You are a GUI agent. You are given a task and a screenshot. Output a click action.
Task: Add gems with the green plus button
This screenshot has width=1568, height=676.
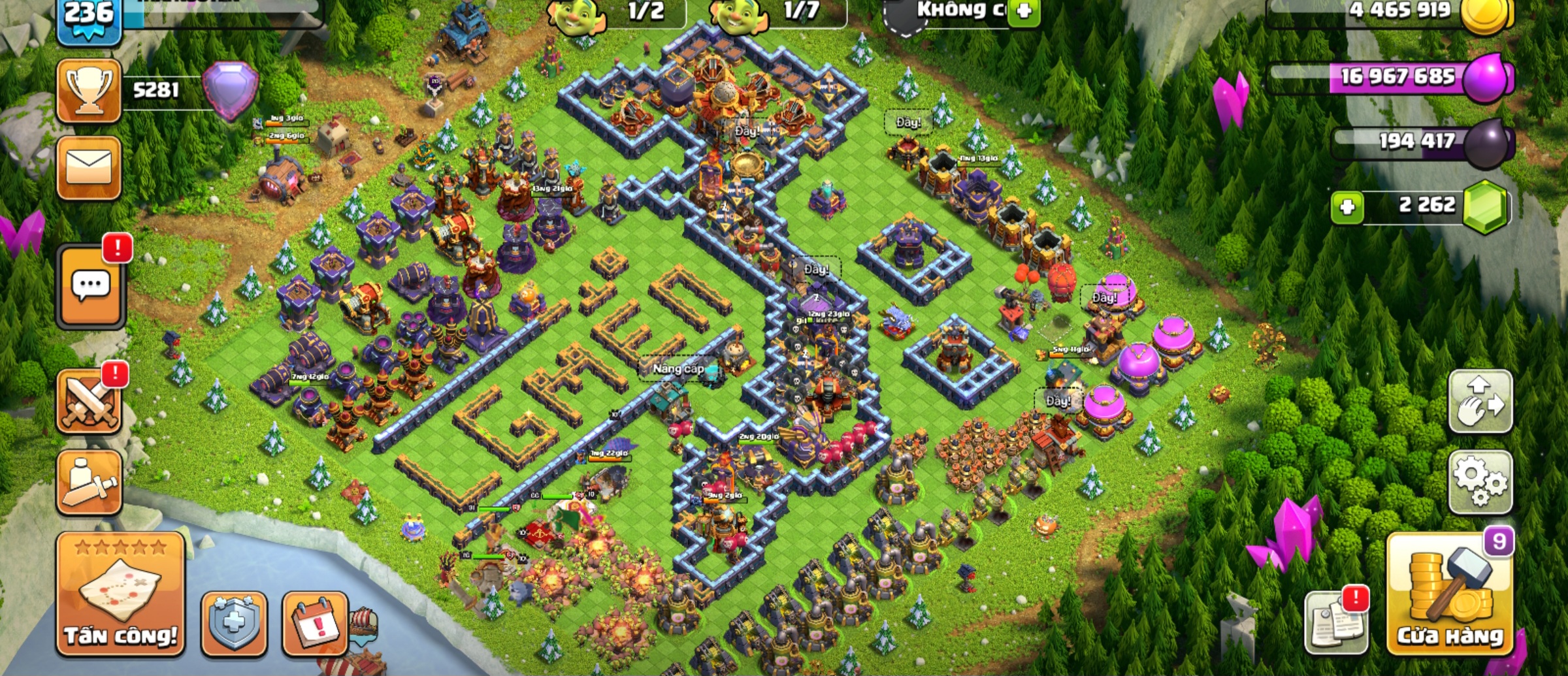[1347, 208]
